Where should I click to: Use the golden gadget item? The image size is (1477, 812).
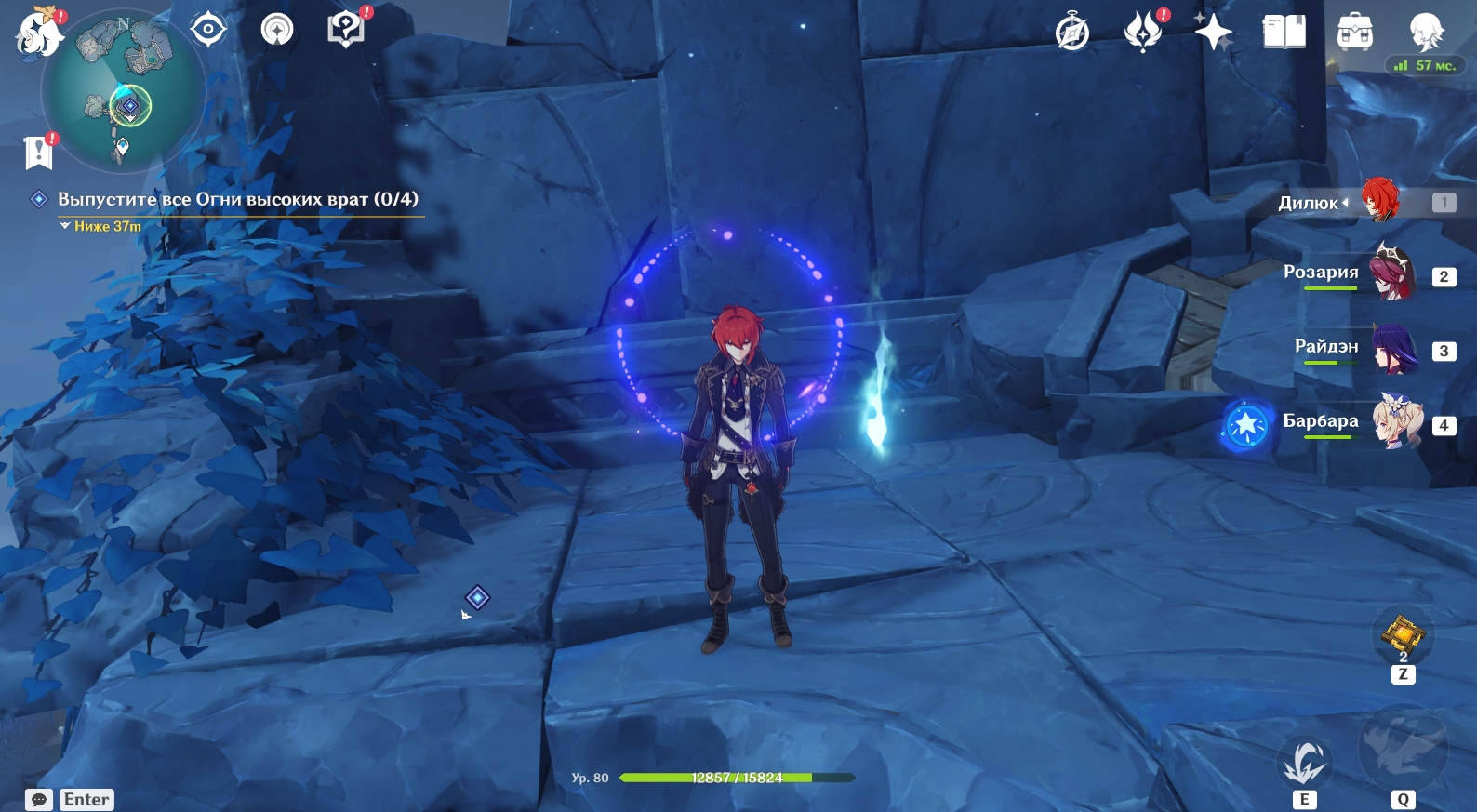tap(1403, 635)
